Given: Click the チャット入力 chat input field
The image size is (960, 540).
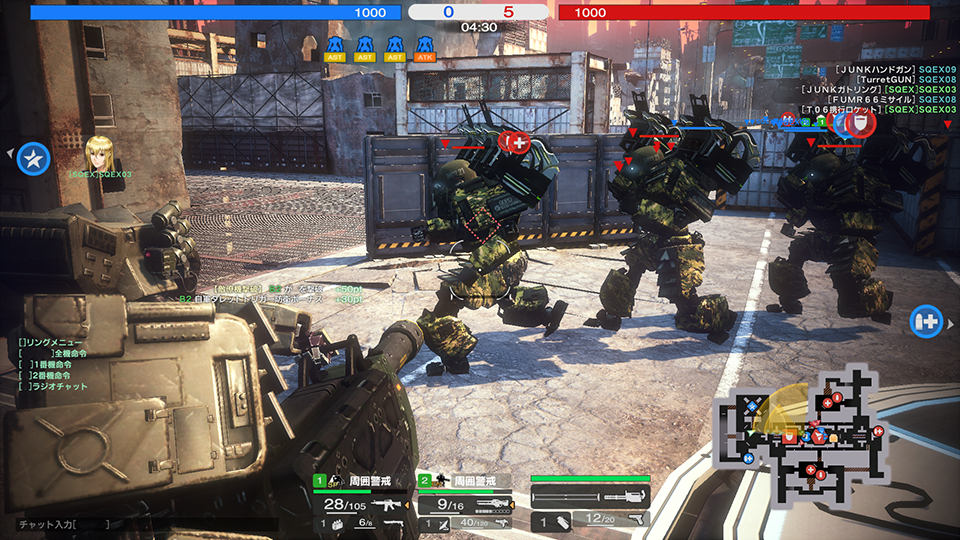Looking at the screenshot, I should (62, 523).
